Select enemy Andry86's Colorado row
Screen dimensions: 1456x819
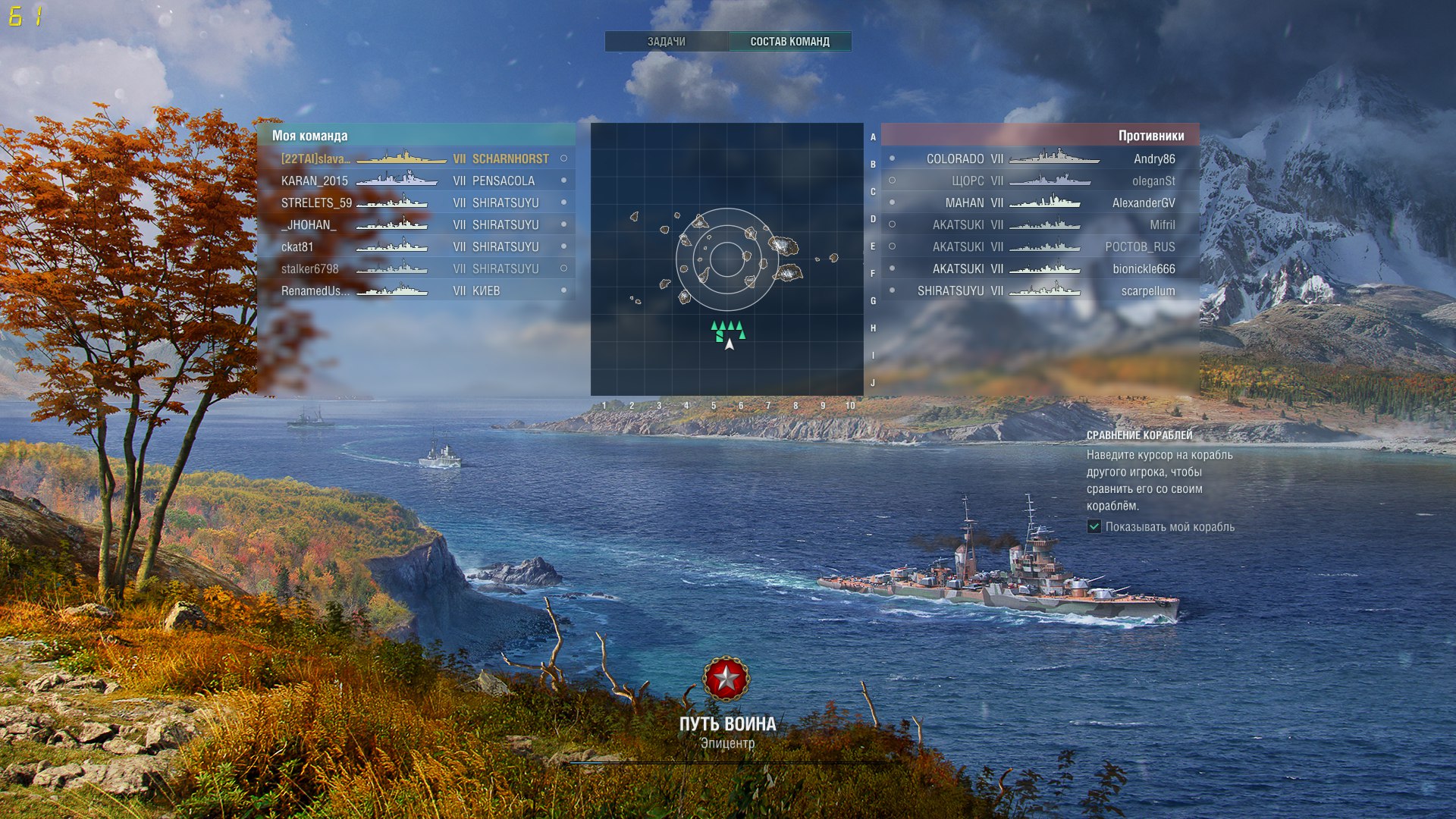point(1039,158)
